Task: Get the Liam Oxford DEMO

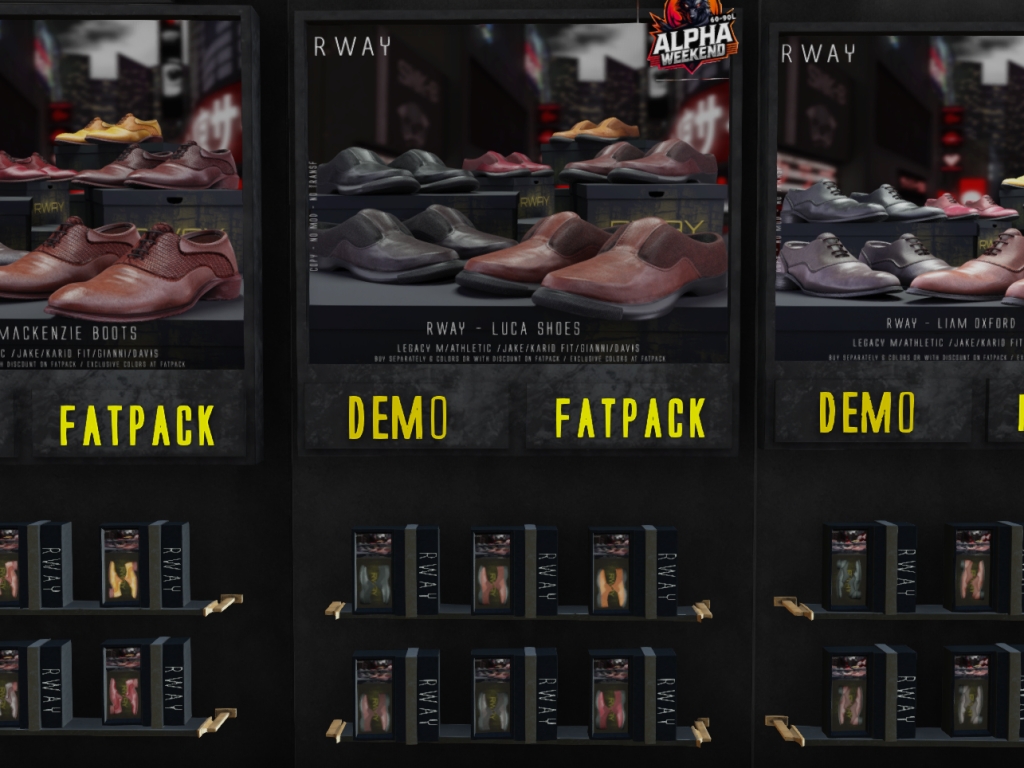Action: coord(866,411)
